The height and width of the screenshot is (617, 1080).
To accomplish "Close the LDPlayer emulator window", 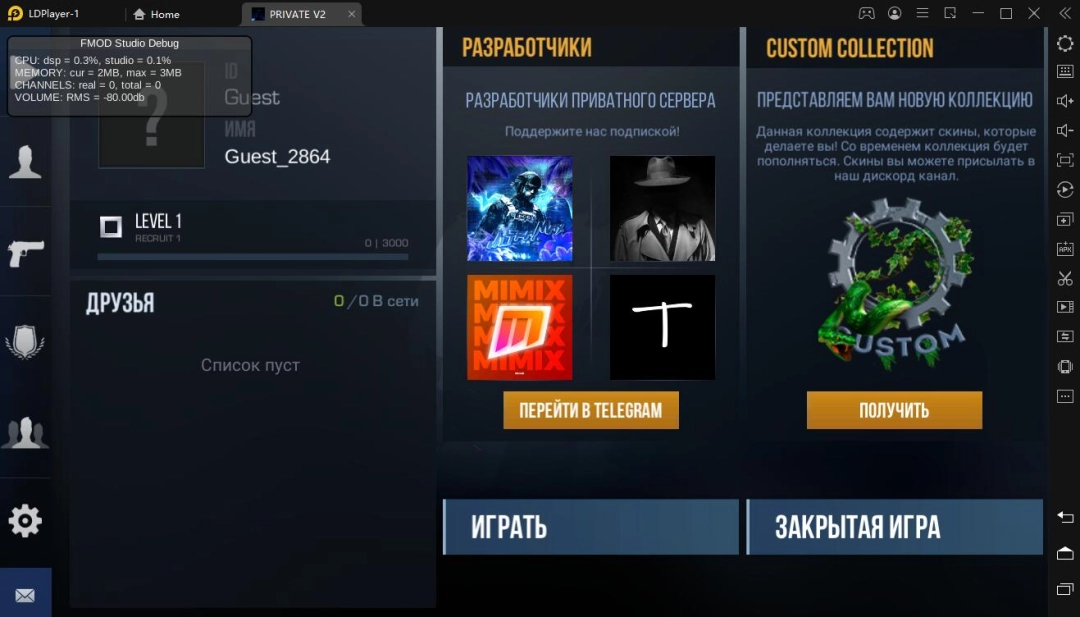I will [x=1033, y=14].
